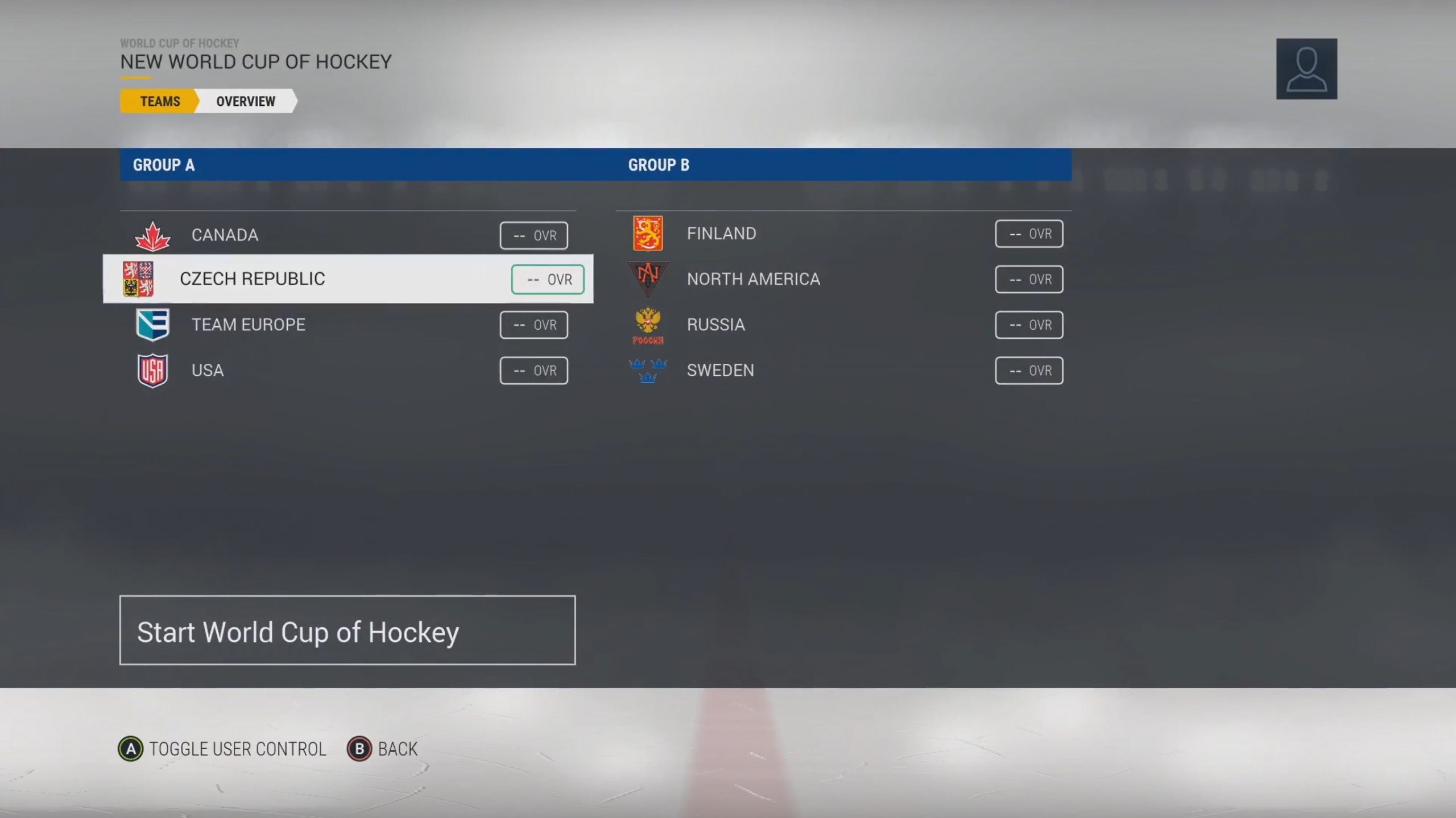This screenshot has width=1456, height=818.
Task: Select USA in Group A
Action: click(347, 370)
